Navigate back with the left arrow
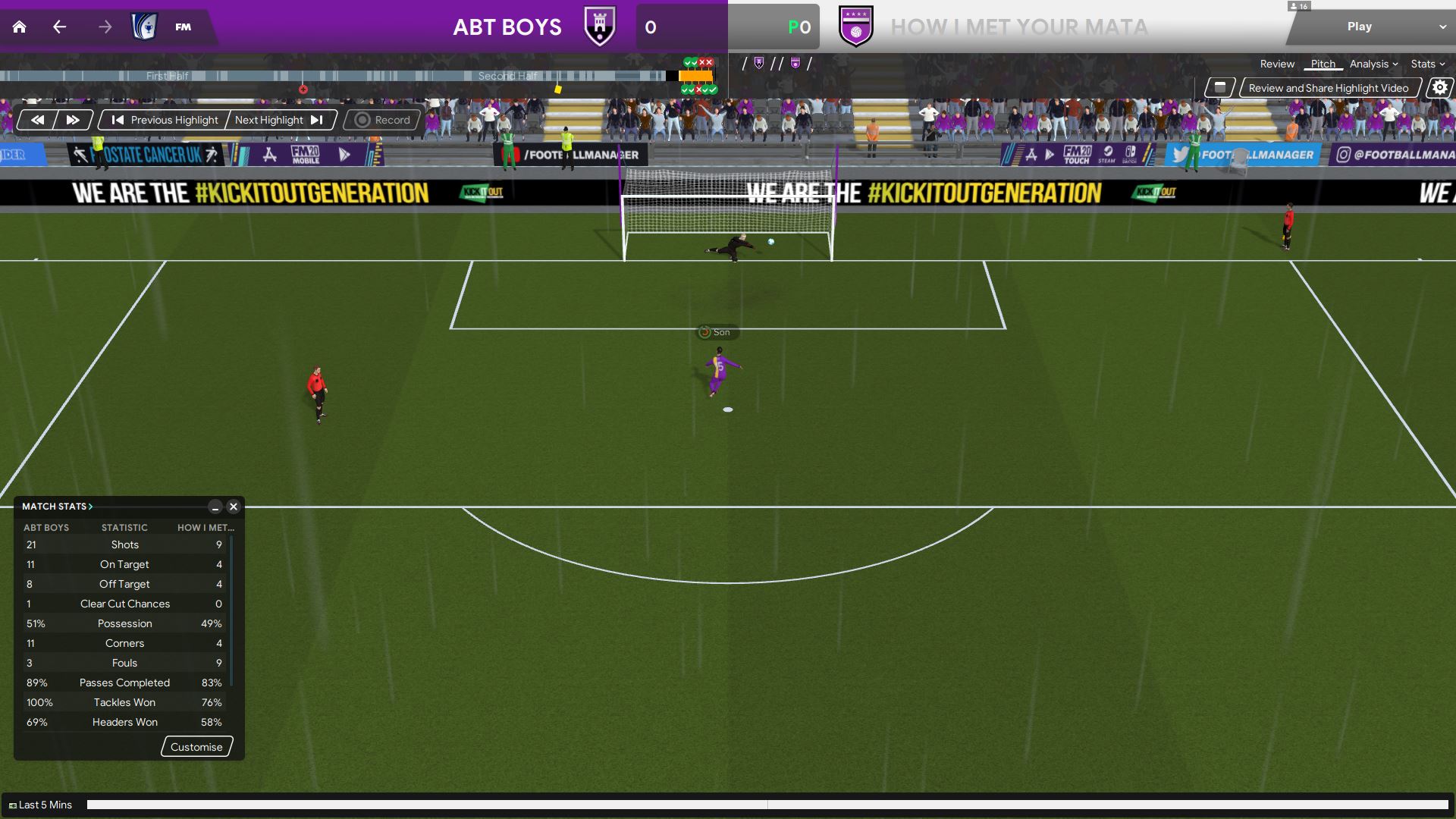Viewport: 1456px width, 819px height. coord(60,27)
